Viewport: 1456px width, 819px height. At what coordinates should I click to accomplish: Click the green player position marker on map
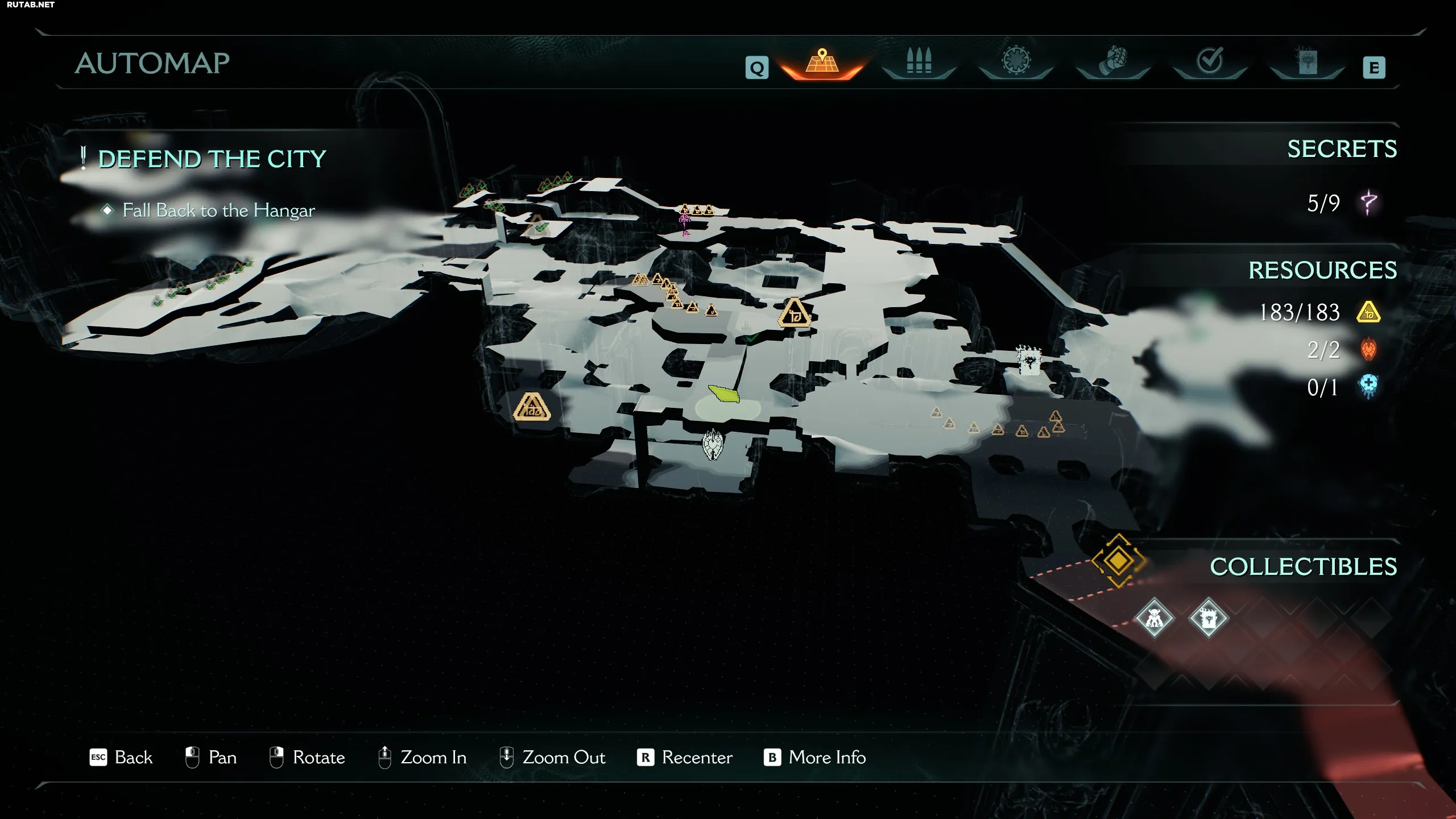tap(724, 394)
